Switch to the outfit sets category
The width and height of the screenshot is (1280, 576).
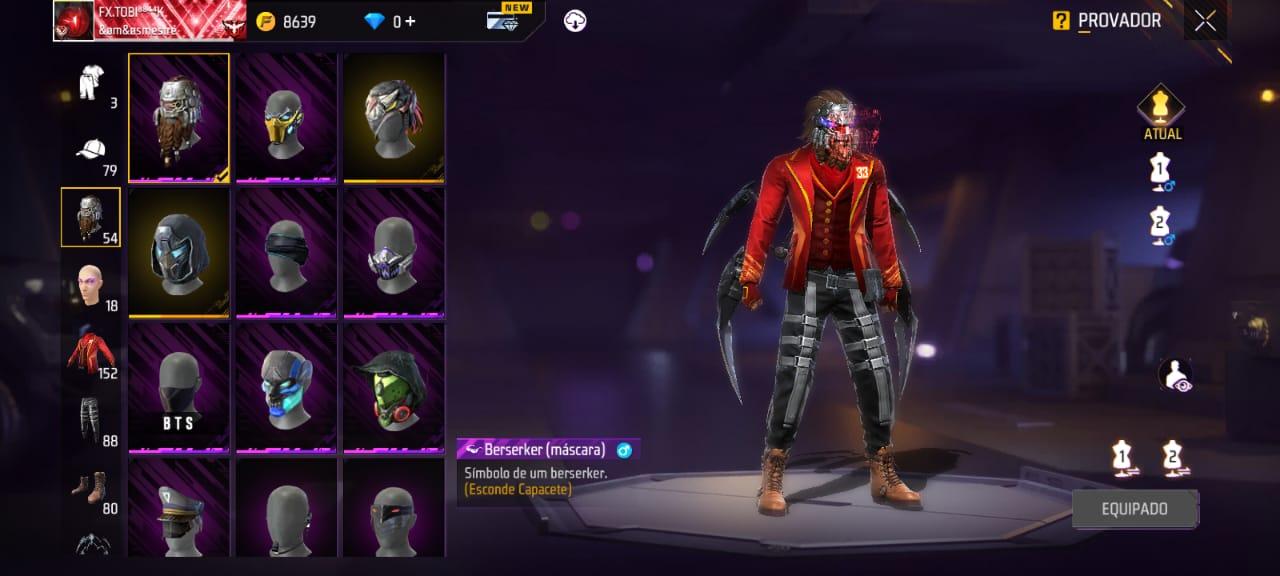click(93, 82)
